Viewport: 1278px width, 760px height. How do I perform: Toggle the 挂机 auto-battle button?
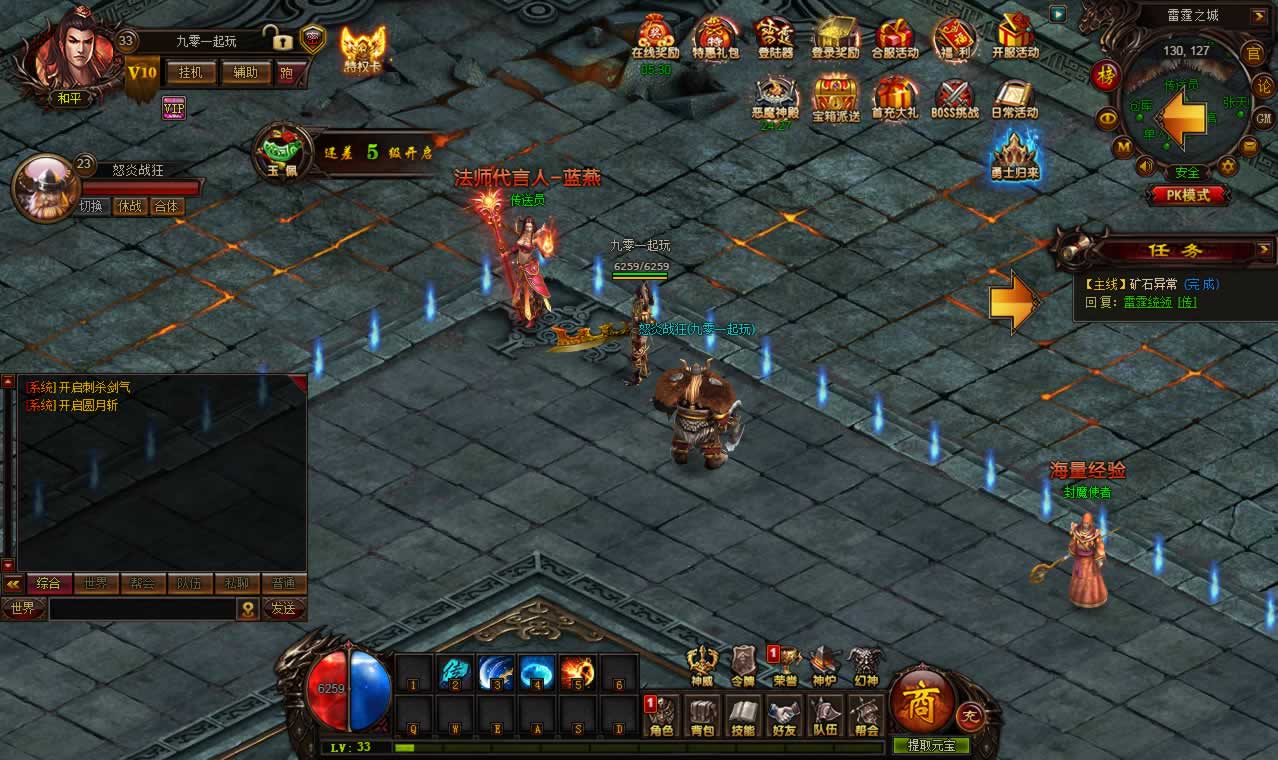point(190,72)
